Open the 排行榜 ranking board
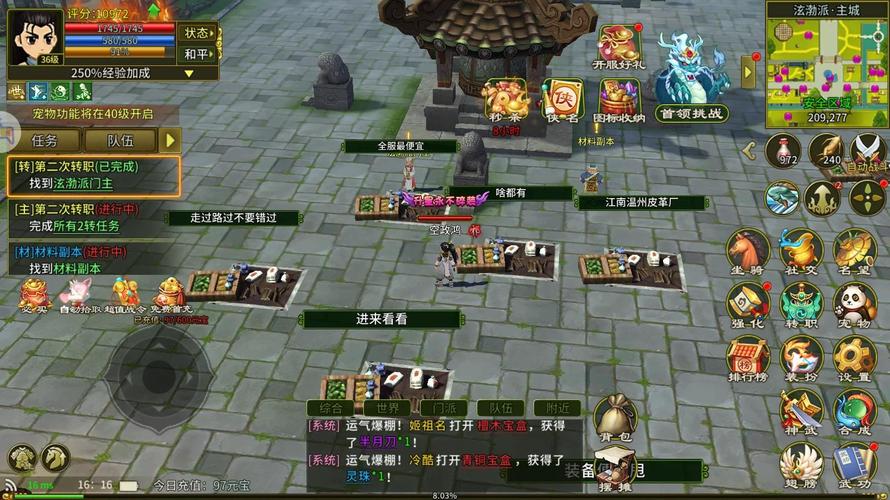 746,357
